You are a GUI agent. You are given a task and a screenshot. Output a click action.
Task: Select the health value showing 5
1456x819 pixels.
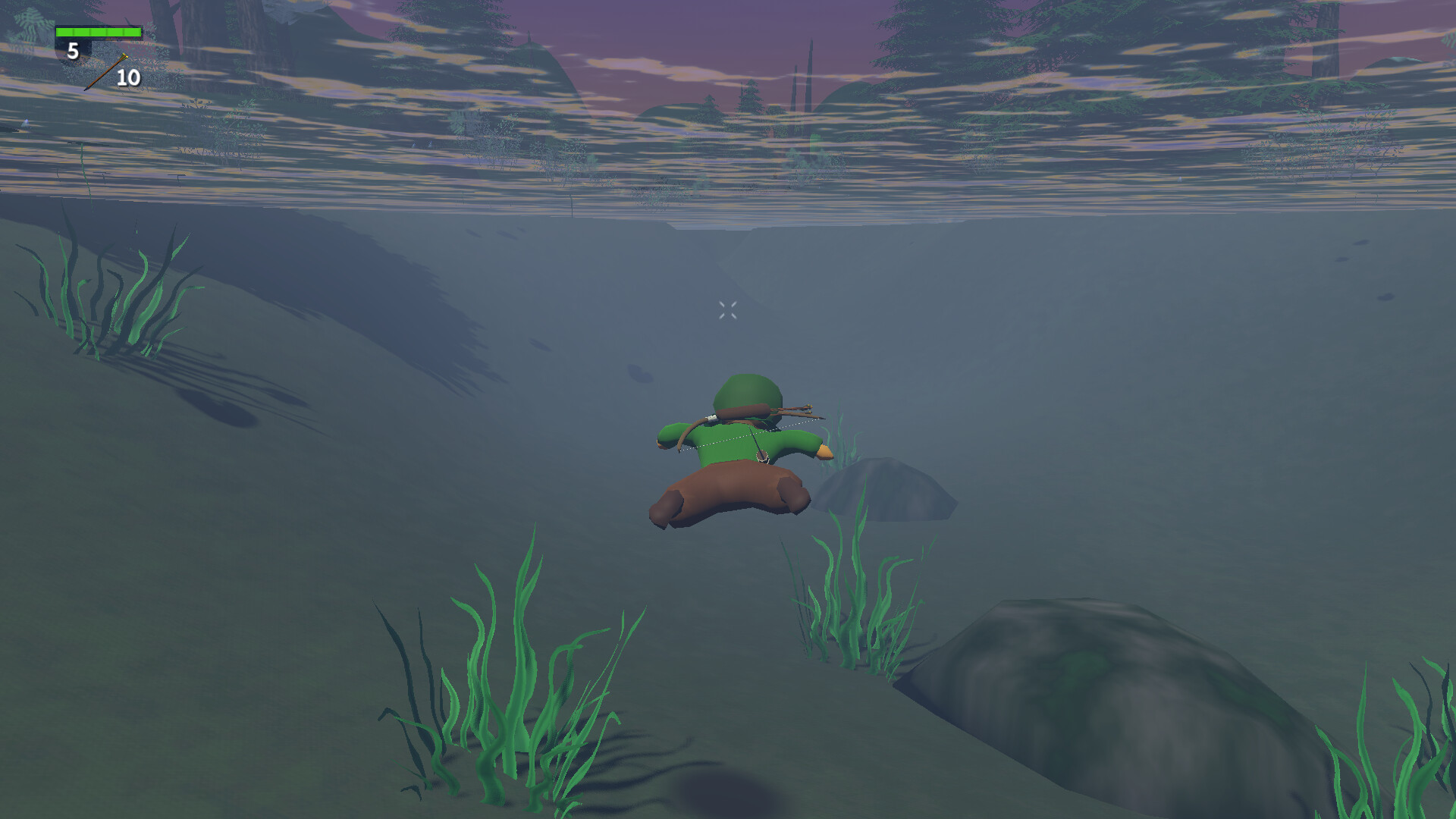pos(73,52)
